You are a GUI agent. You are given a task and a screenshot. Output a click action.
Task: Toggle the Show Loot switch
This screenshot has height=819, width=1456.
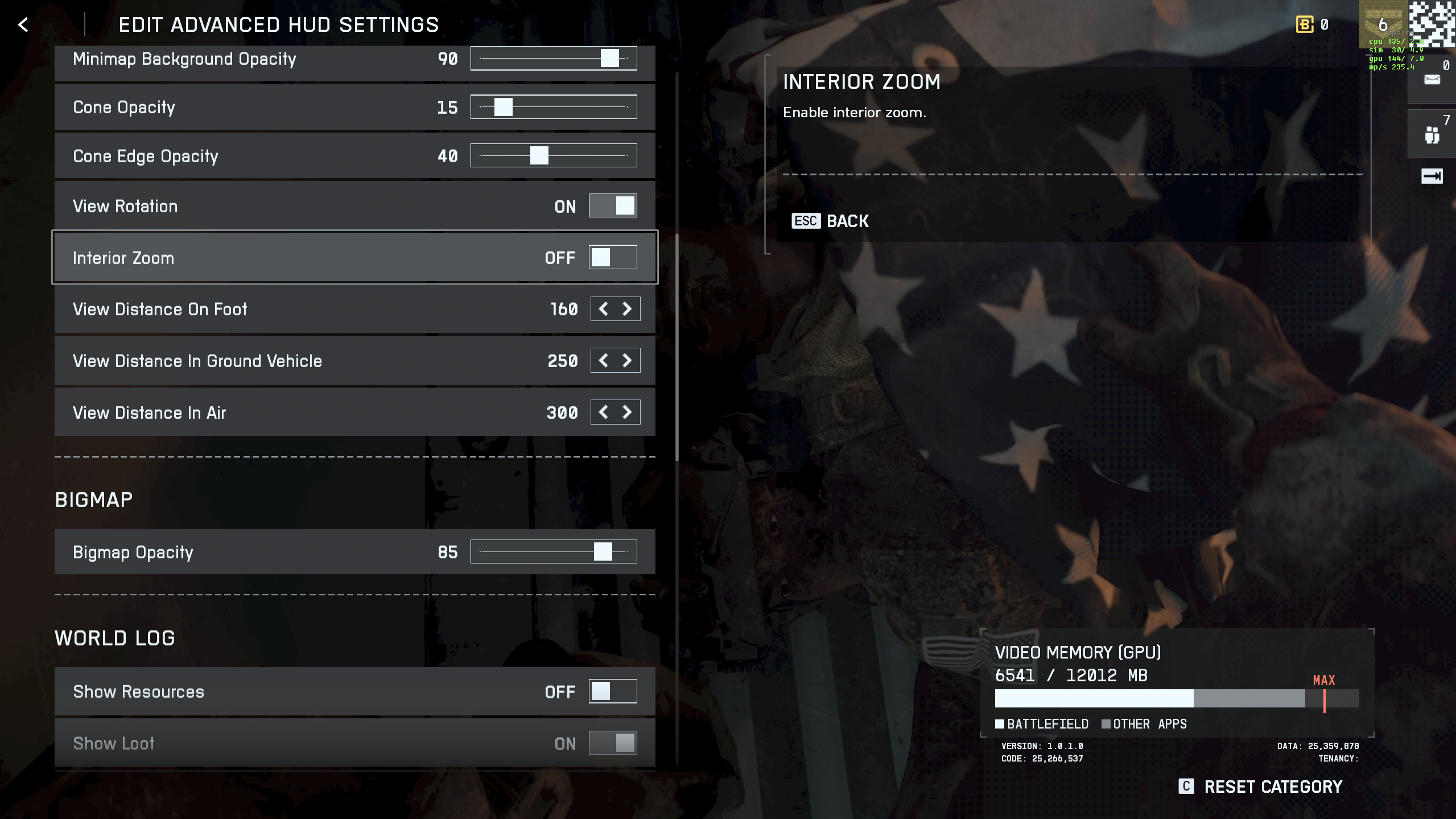point(612,743)
